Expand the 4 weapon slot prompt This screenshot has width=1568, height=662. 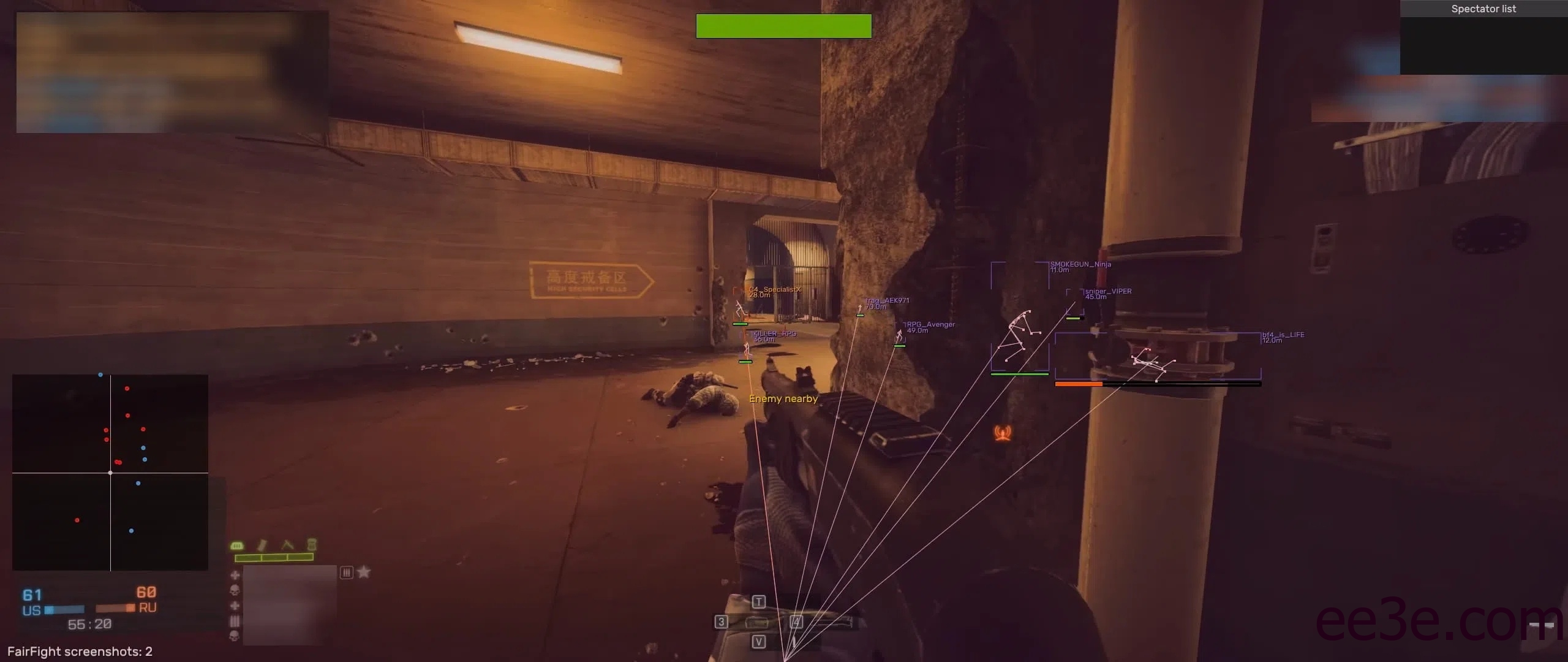click(796, 621)
